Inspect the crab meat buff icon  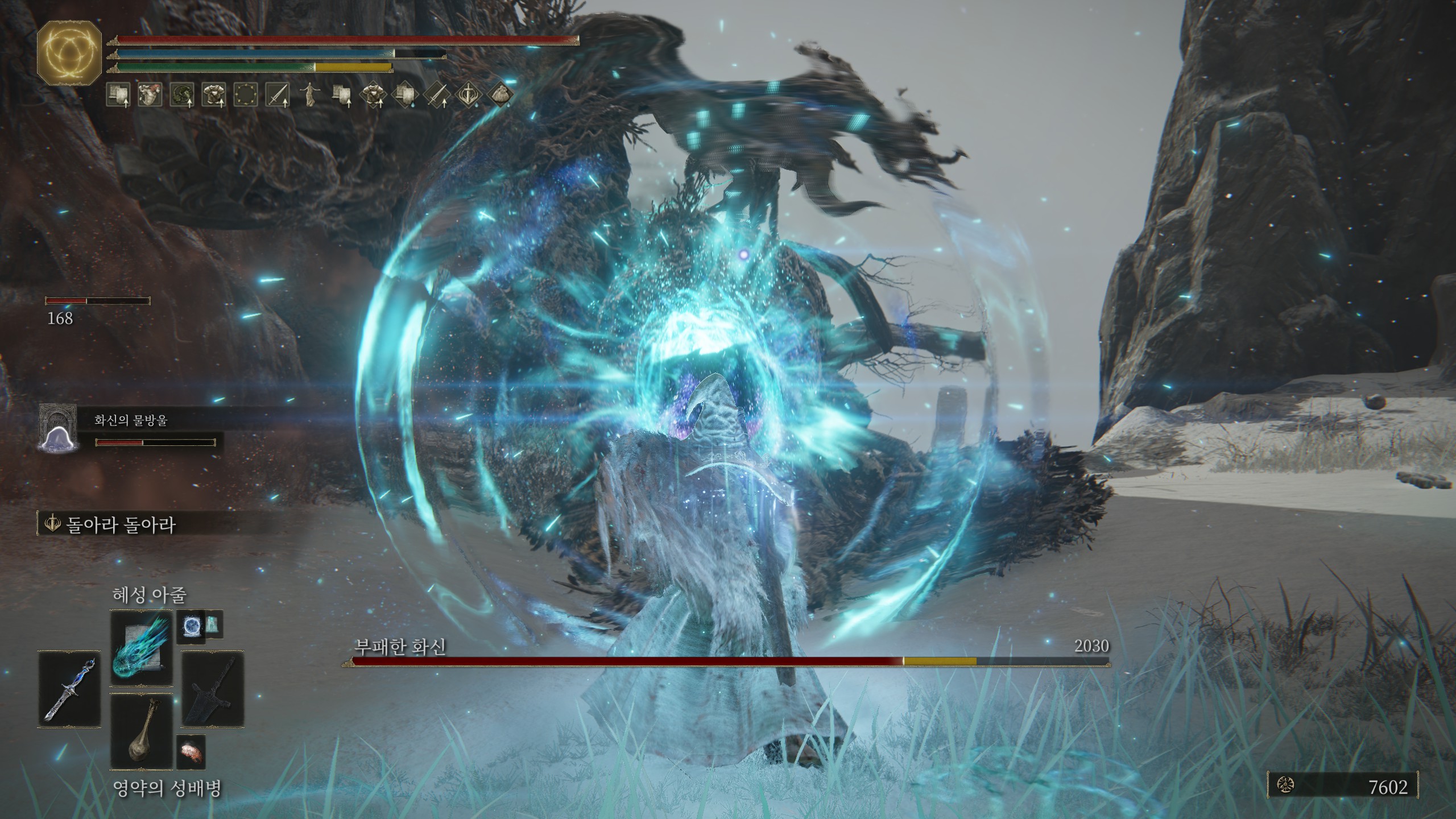pos(150,95)
